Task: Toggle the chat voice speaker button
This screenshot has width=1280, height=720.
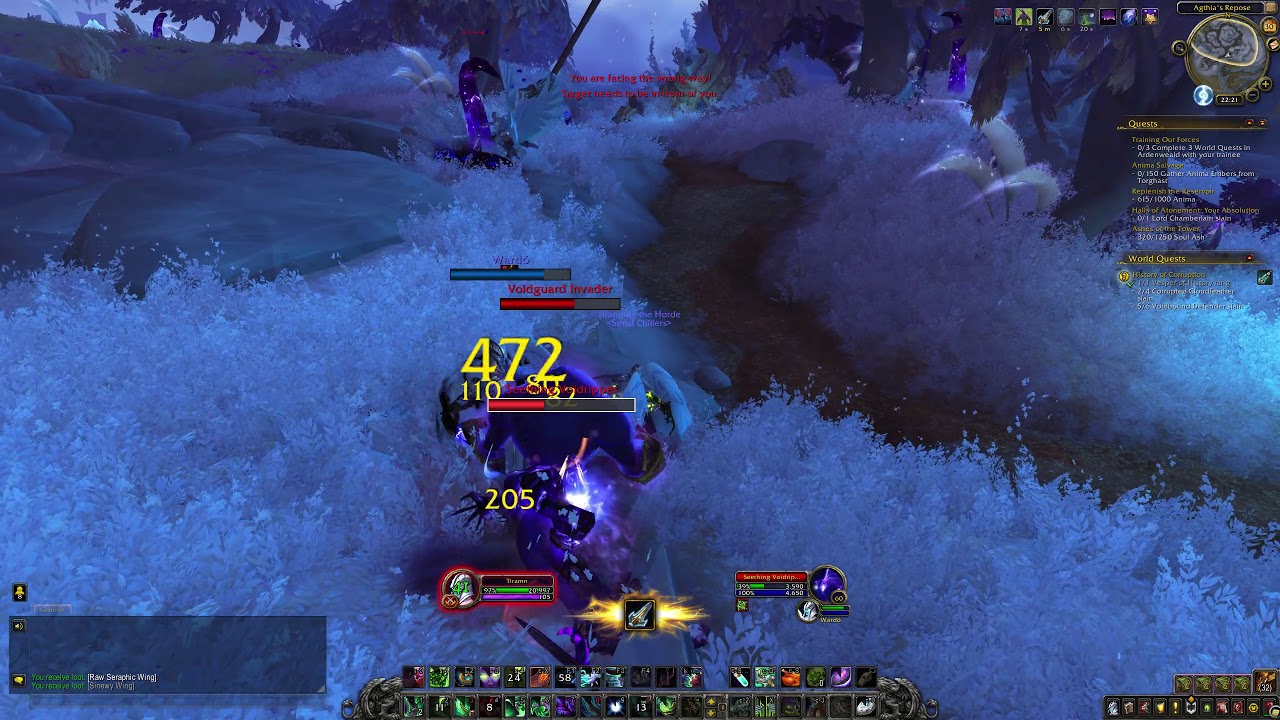Action: tap(19, 626)
